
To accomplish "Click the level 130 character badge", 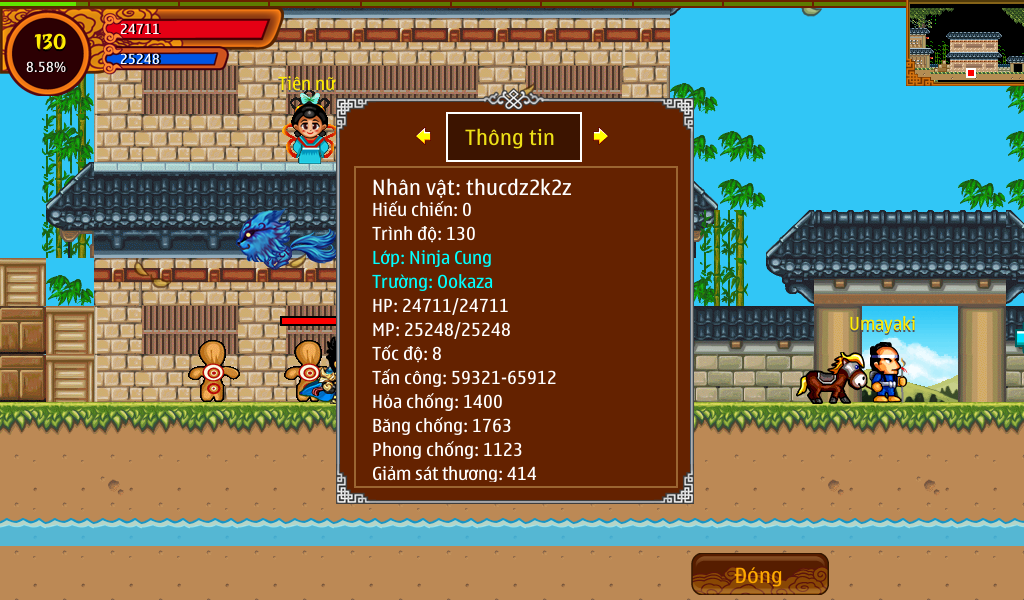I will 47,52.
